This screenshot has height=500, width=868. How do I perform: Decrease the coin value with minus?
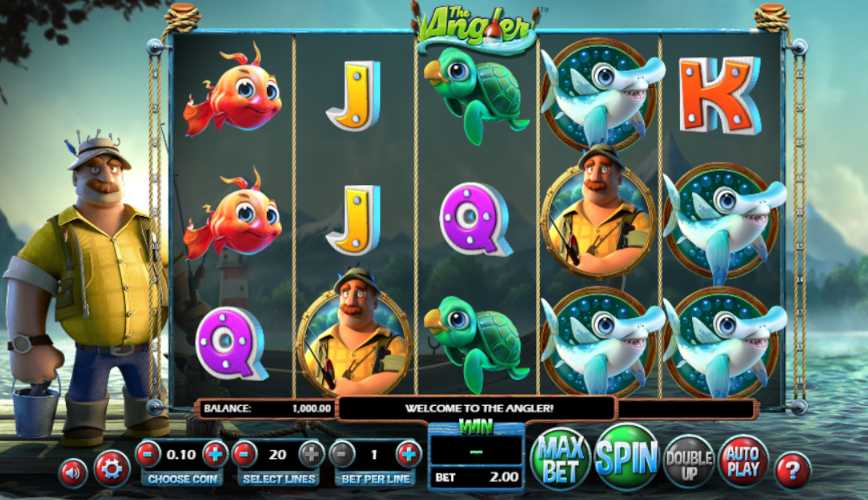[x=148, y=454]
